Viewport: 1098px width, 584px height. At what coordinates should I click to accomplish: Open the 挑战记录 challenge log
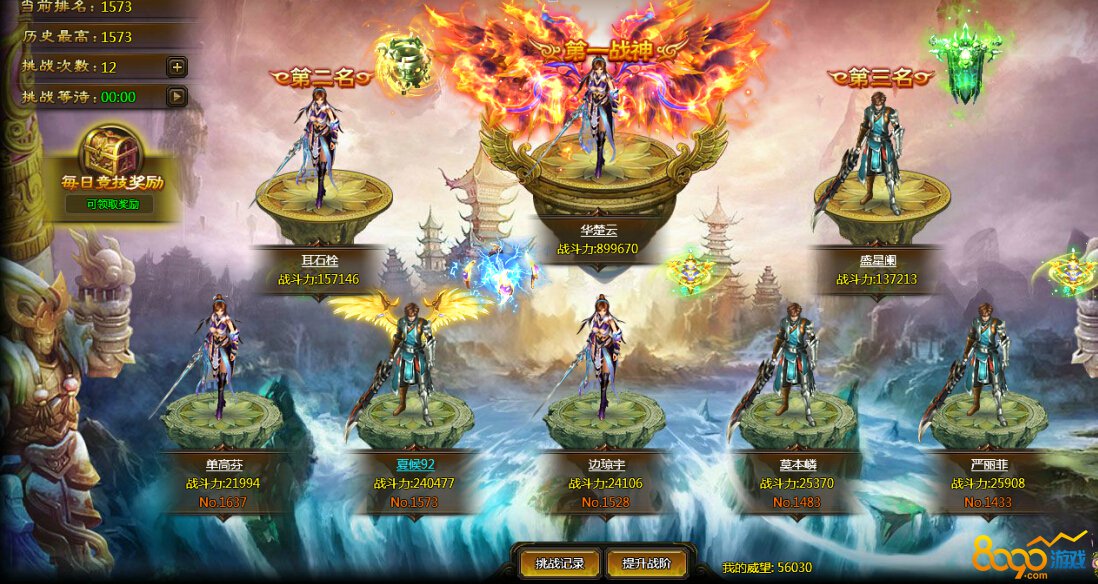(559, 563)
